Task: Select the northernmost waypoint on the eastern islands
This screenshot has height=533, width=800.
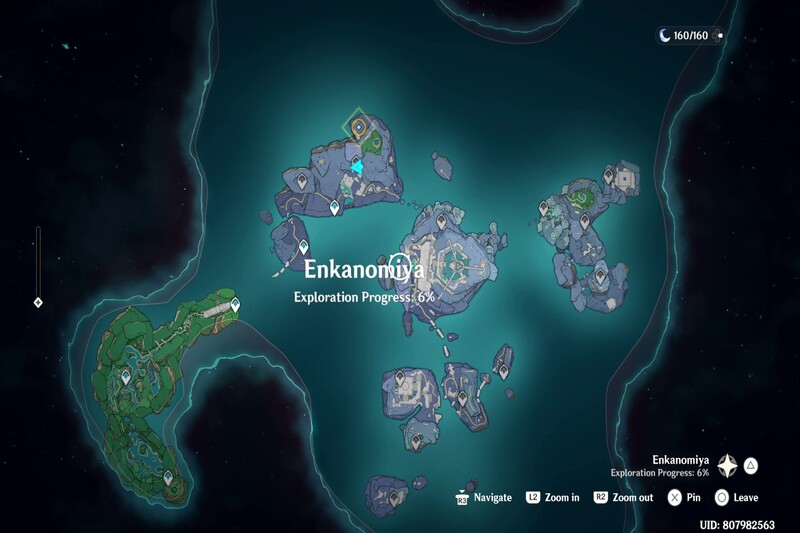Action: pyautogui.click(x=608, y=176)
